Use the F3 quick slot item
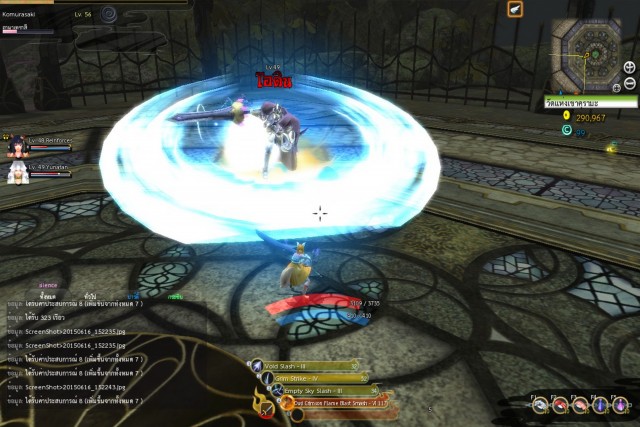The height and width of the screenshot is (427, 640). tap(580, 405)
